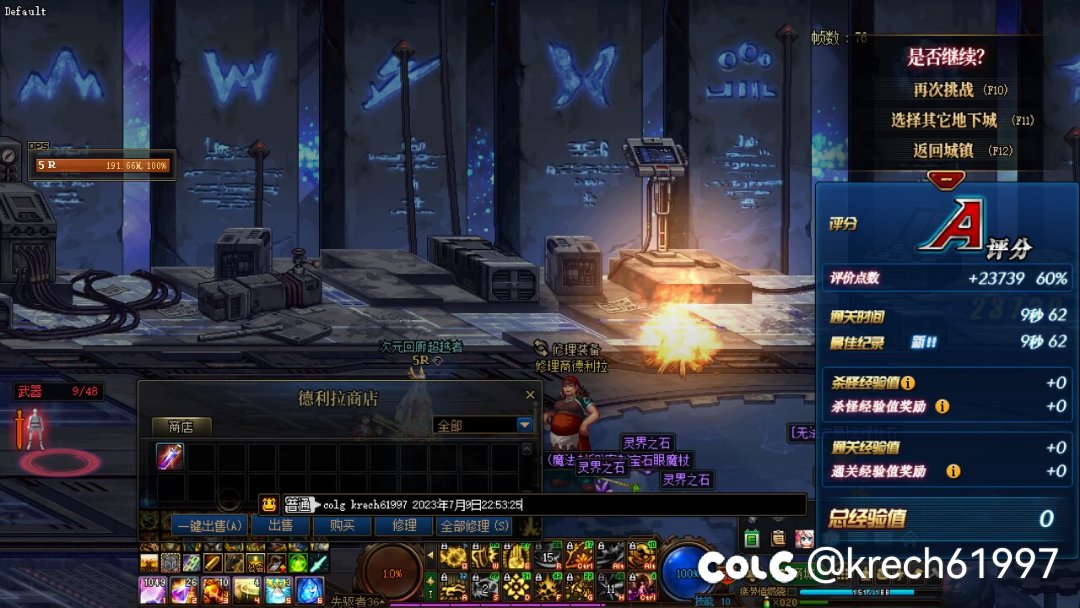Click info icon beside 杀怪经验值
The image size is (1080, 608).
point(908,383)
